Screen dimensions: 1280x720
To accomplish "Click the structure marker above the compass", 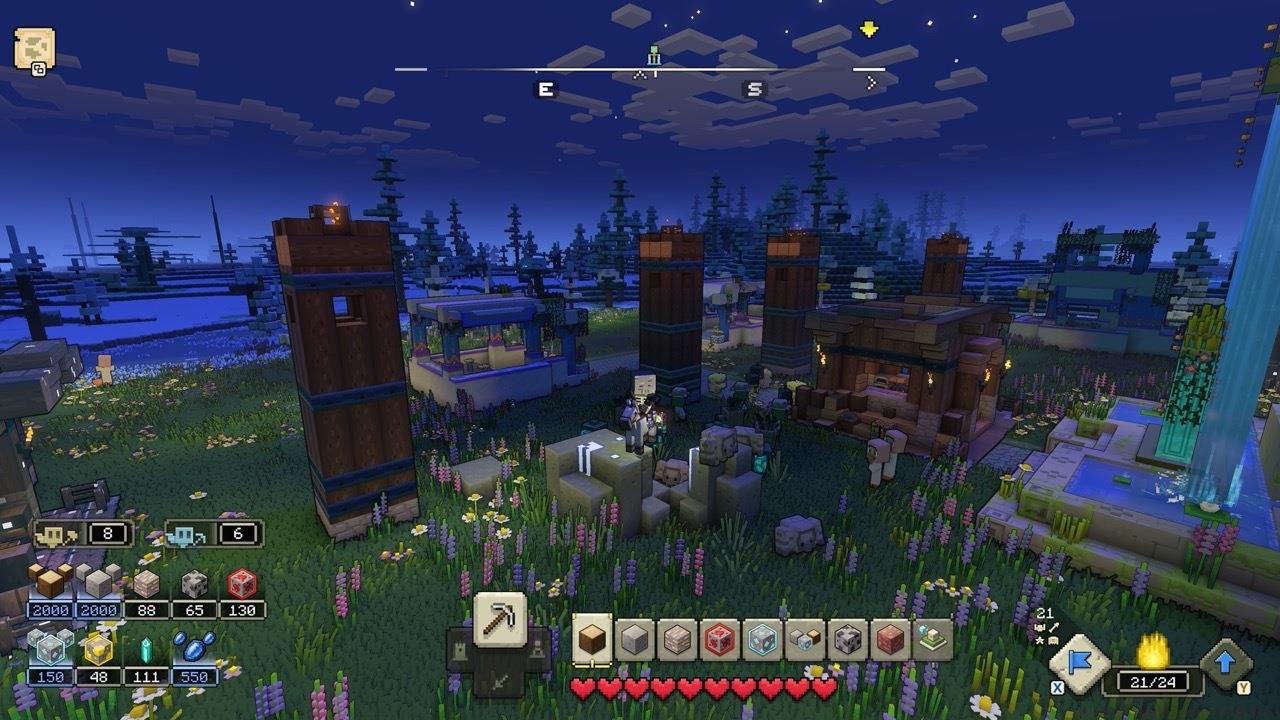I will pyautogui.click(x=654, y=55).
